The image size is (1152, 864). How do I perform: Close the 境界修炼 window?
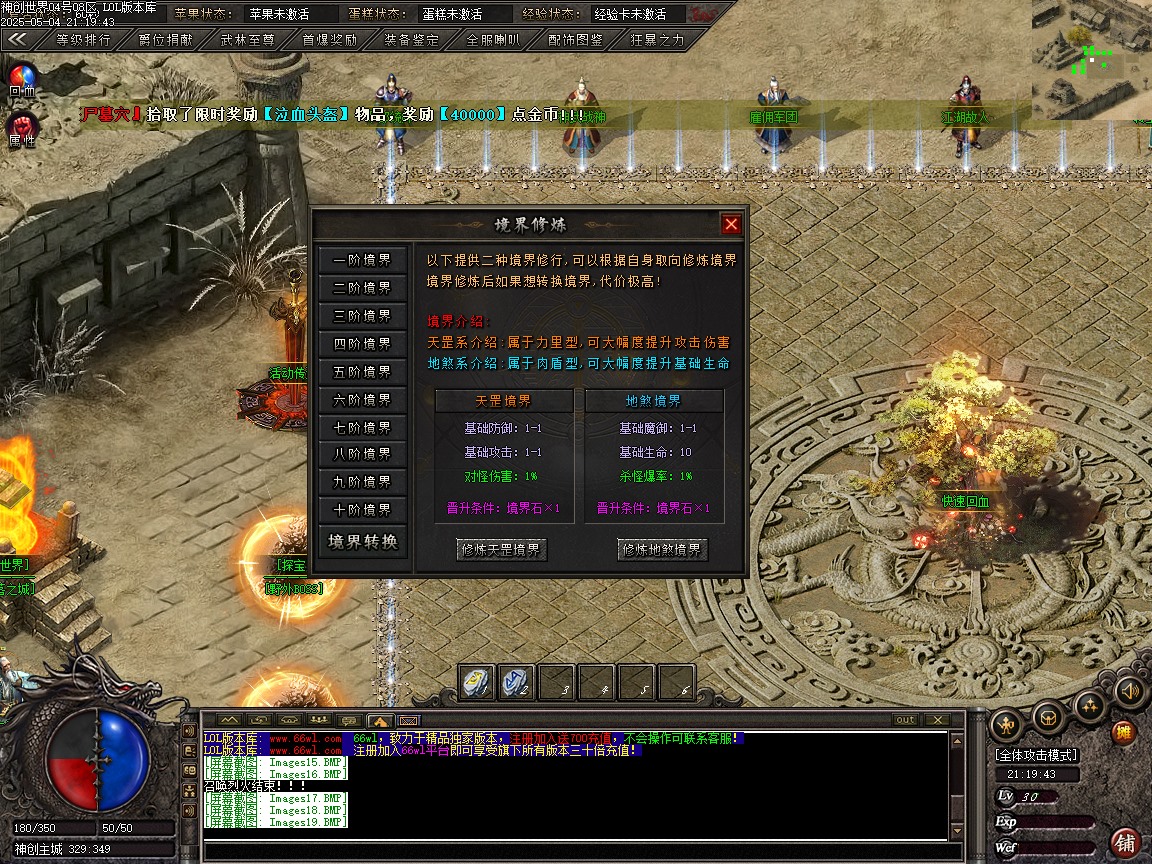coord(731,224)
